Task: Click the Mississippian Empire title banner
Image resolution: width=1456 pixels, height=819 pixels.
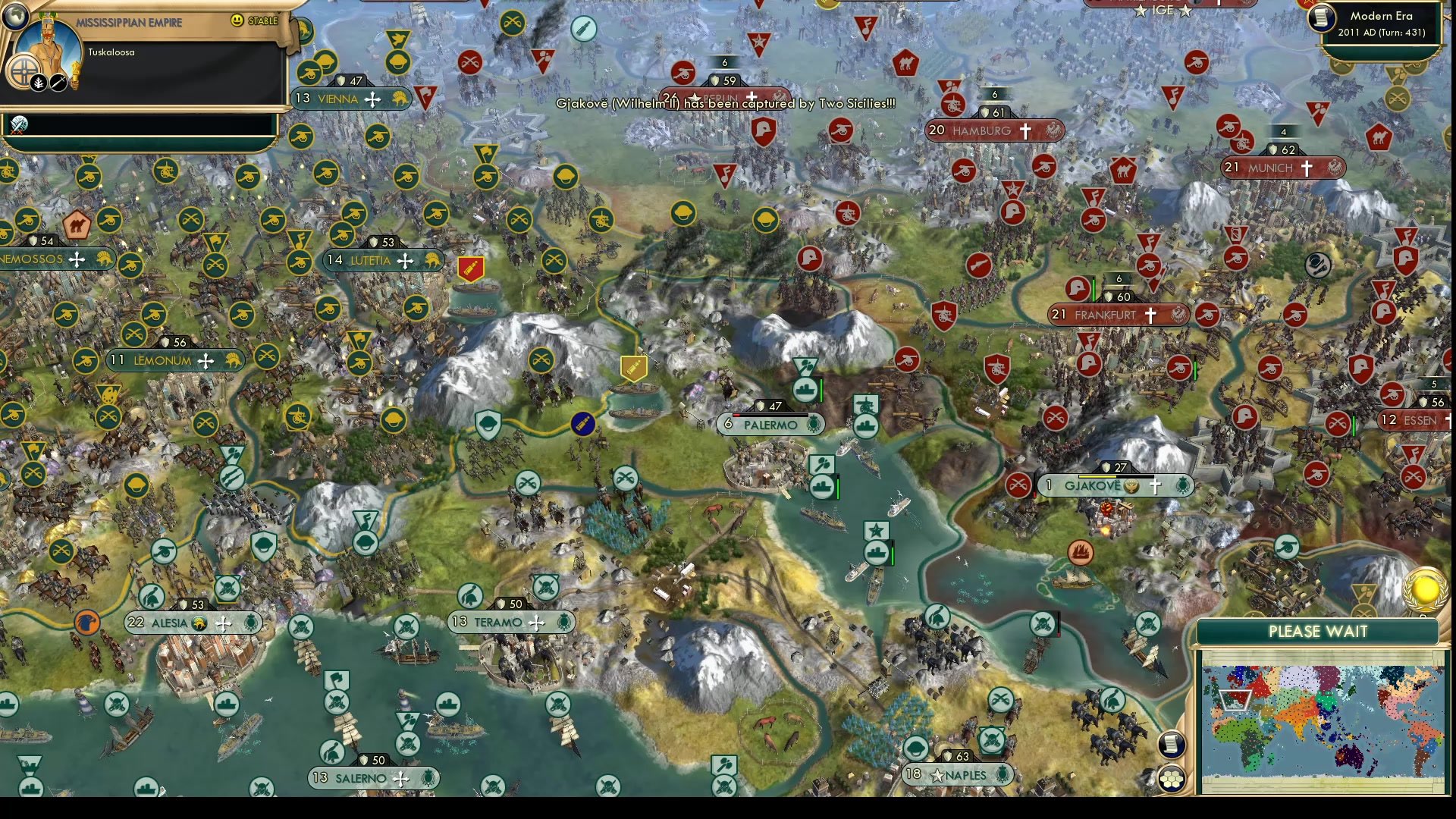Action: 130,21
